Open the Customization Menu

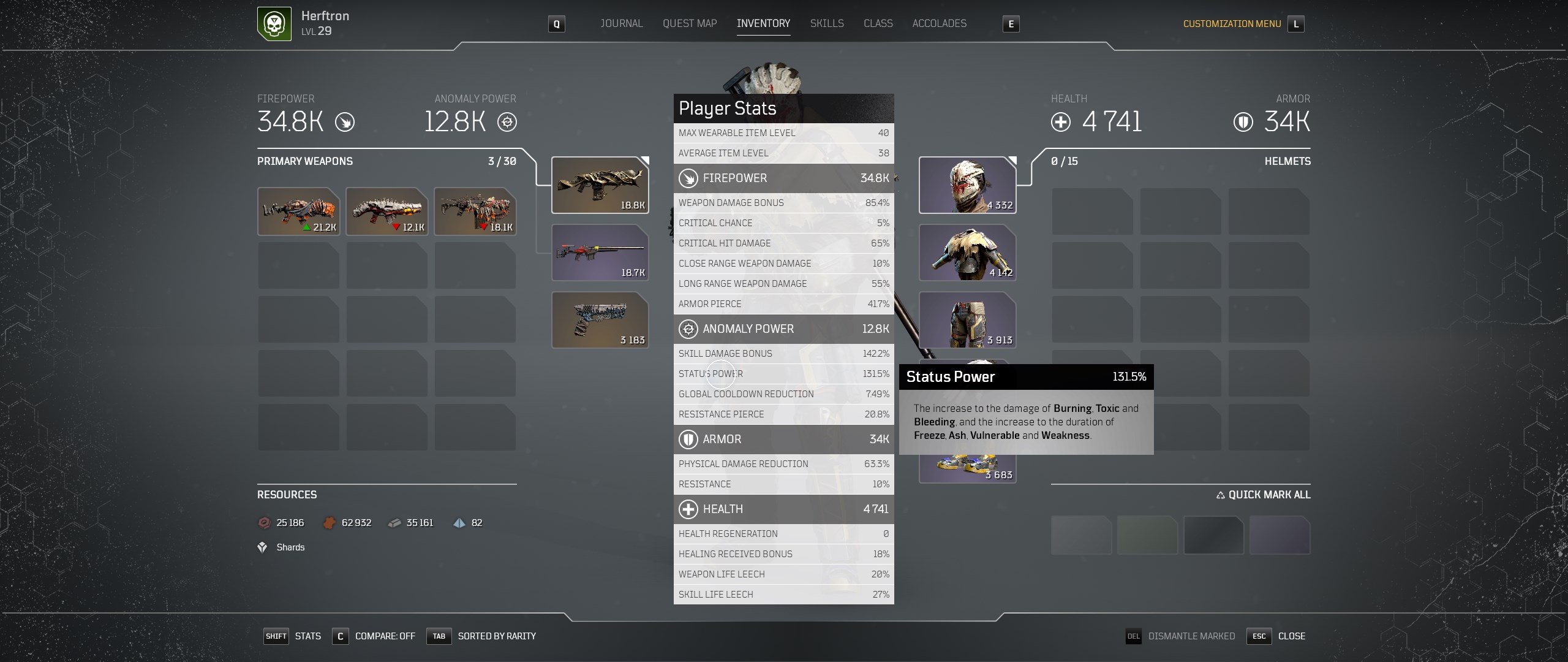tap(1232, 24)
